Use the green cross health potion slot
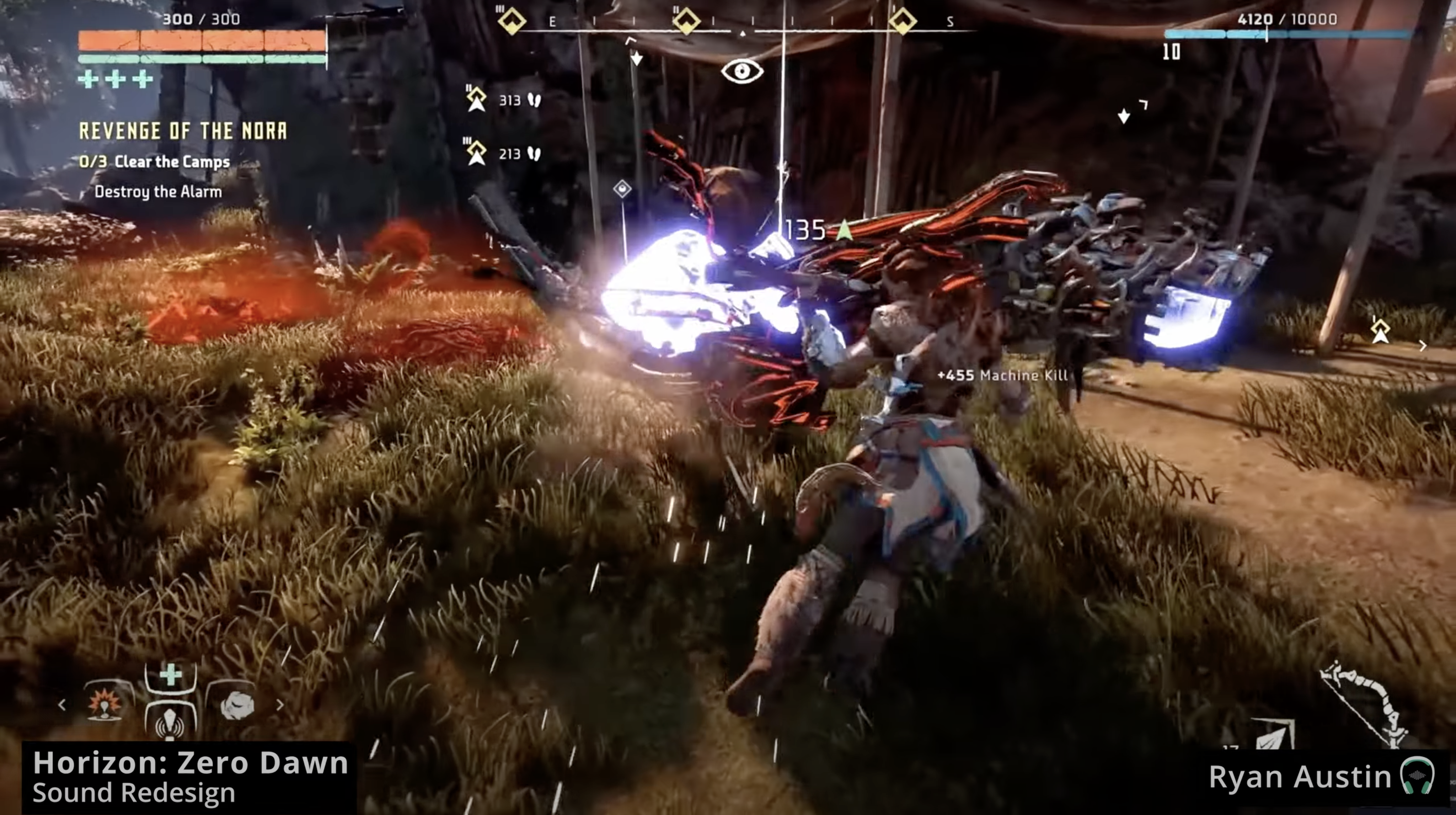Image resolution: width=1456 pixels, height=815 pixels. pyautogui.click(x=170, y=675)
